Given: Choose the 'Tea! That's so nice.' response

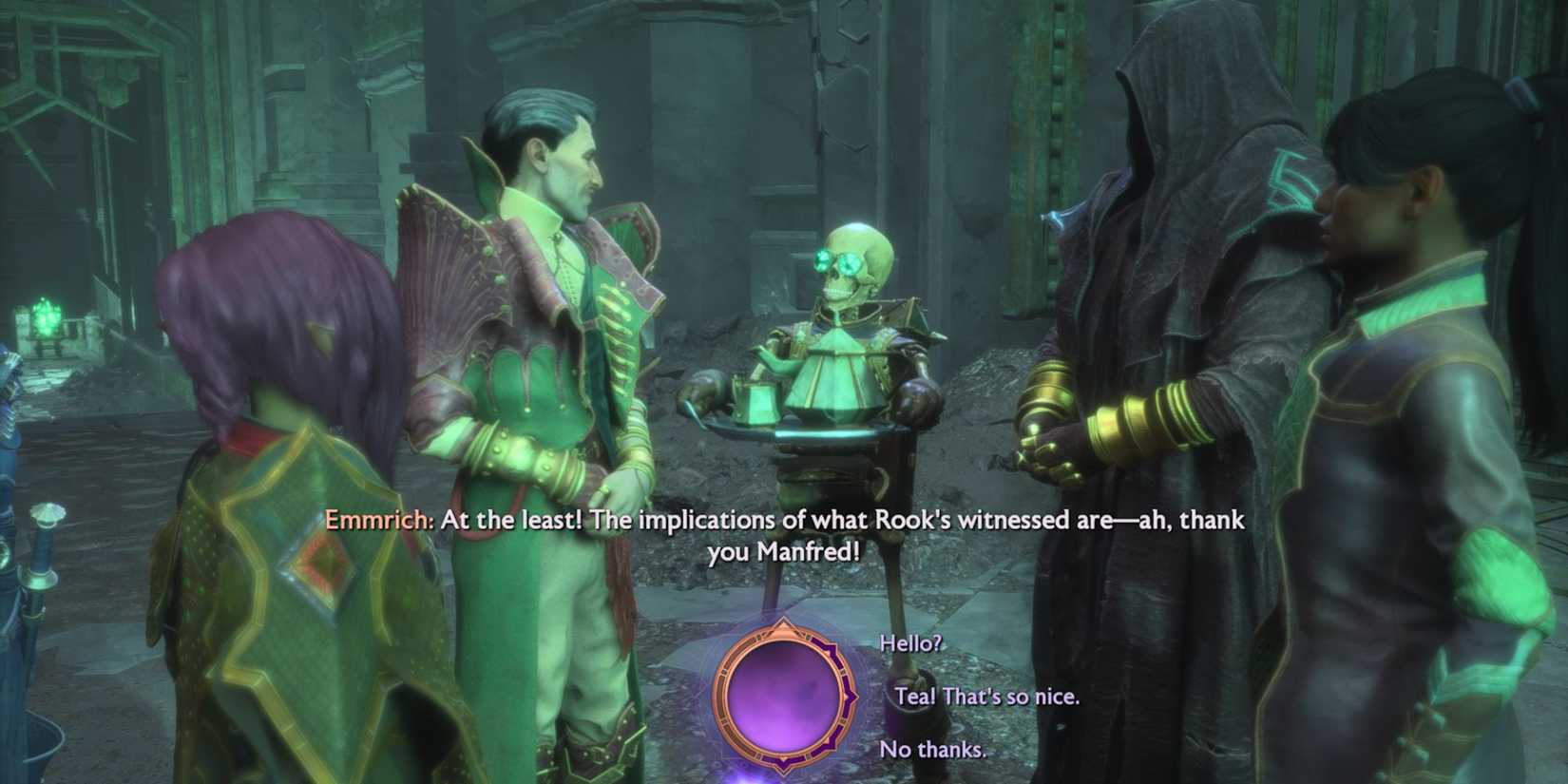Looking at the screenshot, I should click(x=986, y=697).
